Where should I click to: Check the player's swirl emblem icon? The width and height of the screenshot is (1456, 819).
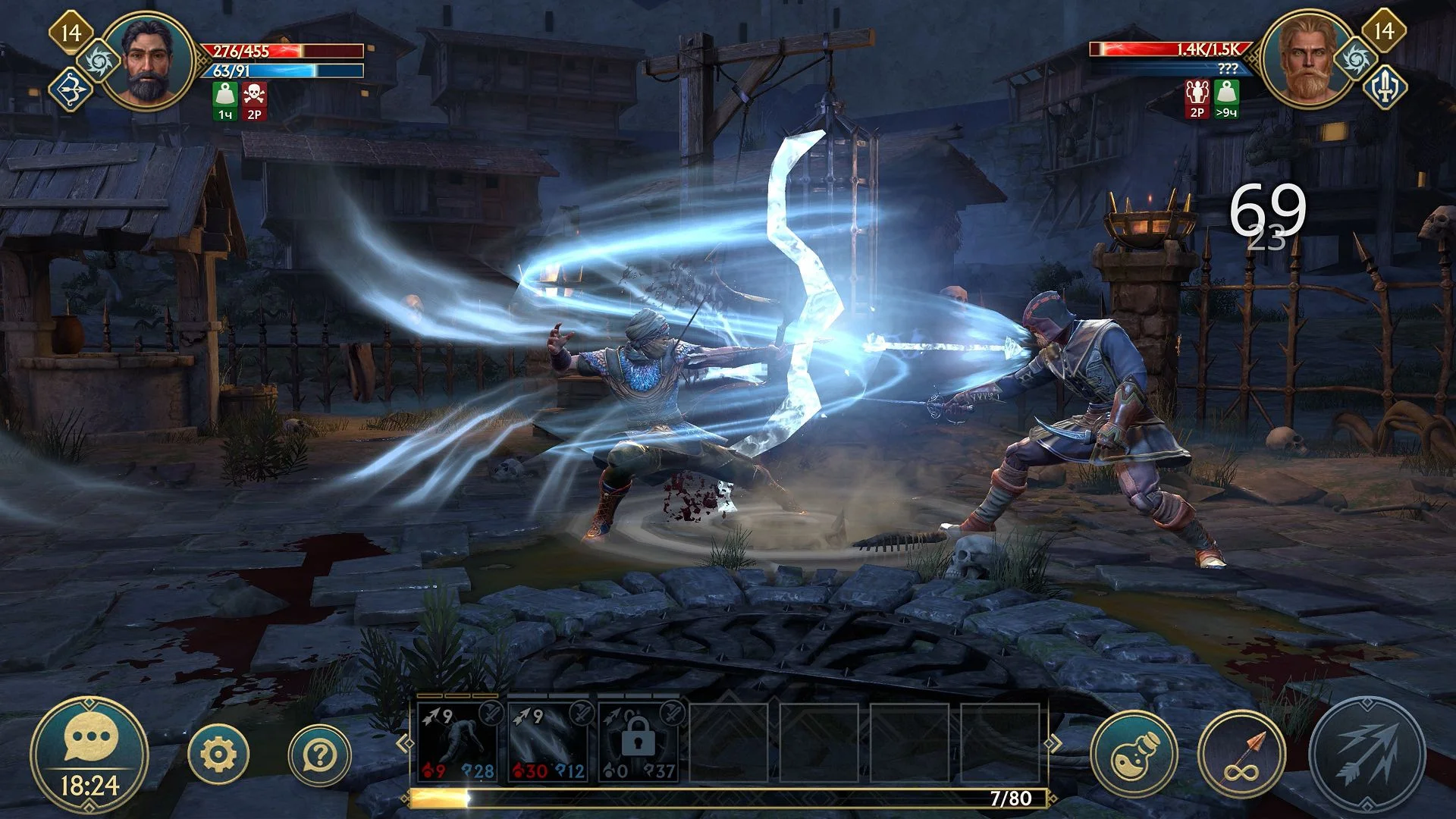pos(99,61)
